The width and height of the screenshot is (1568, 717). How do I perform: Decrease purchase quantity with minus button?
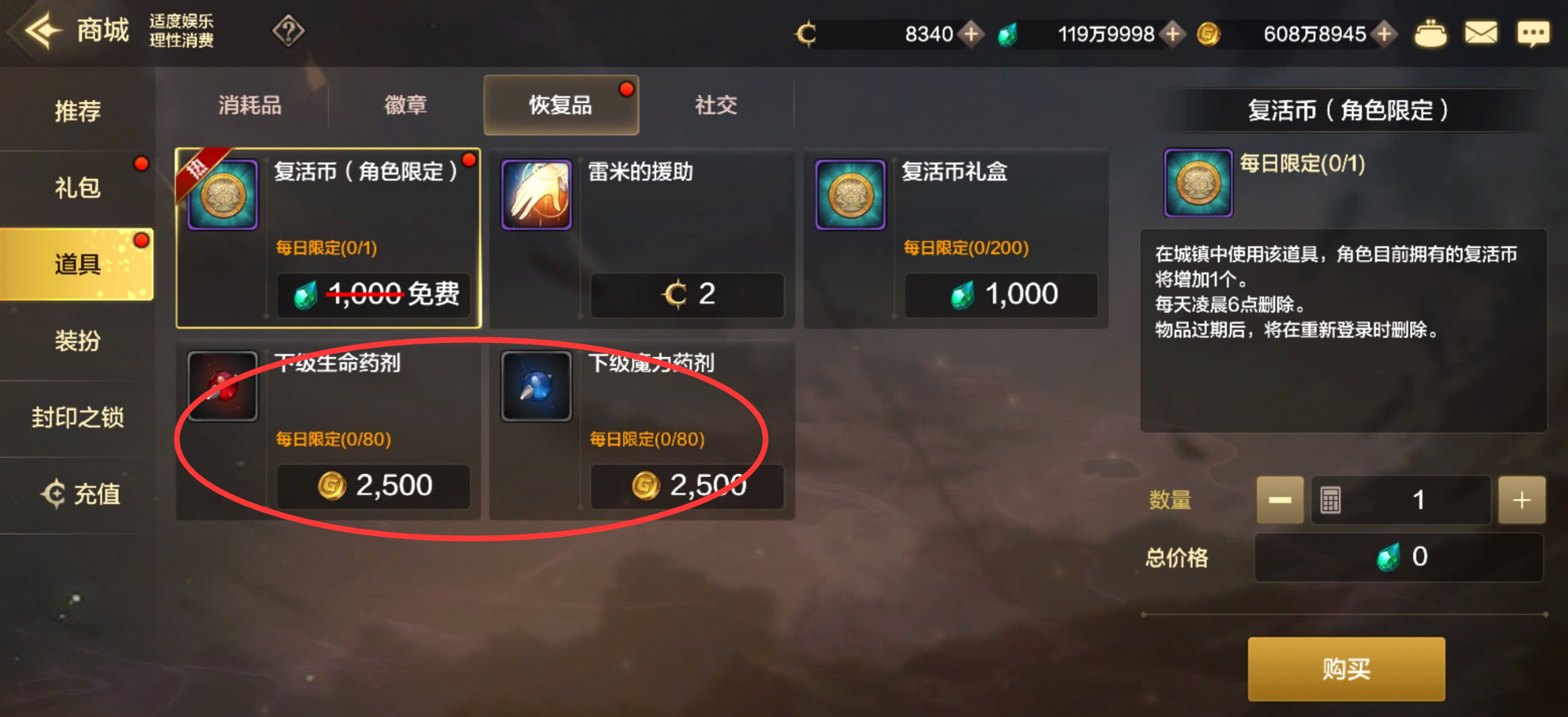(x=1280, y=499)
